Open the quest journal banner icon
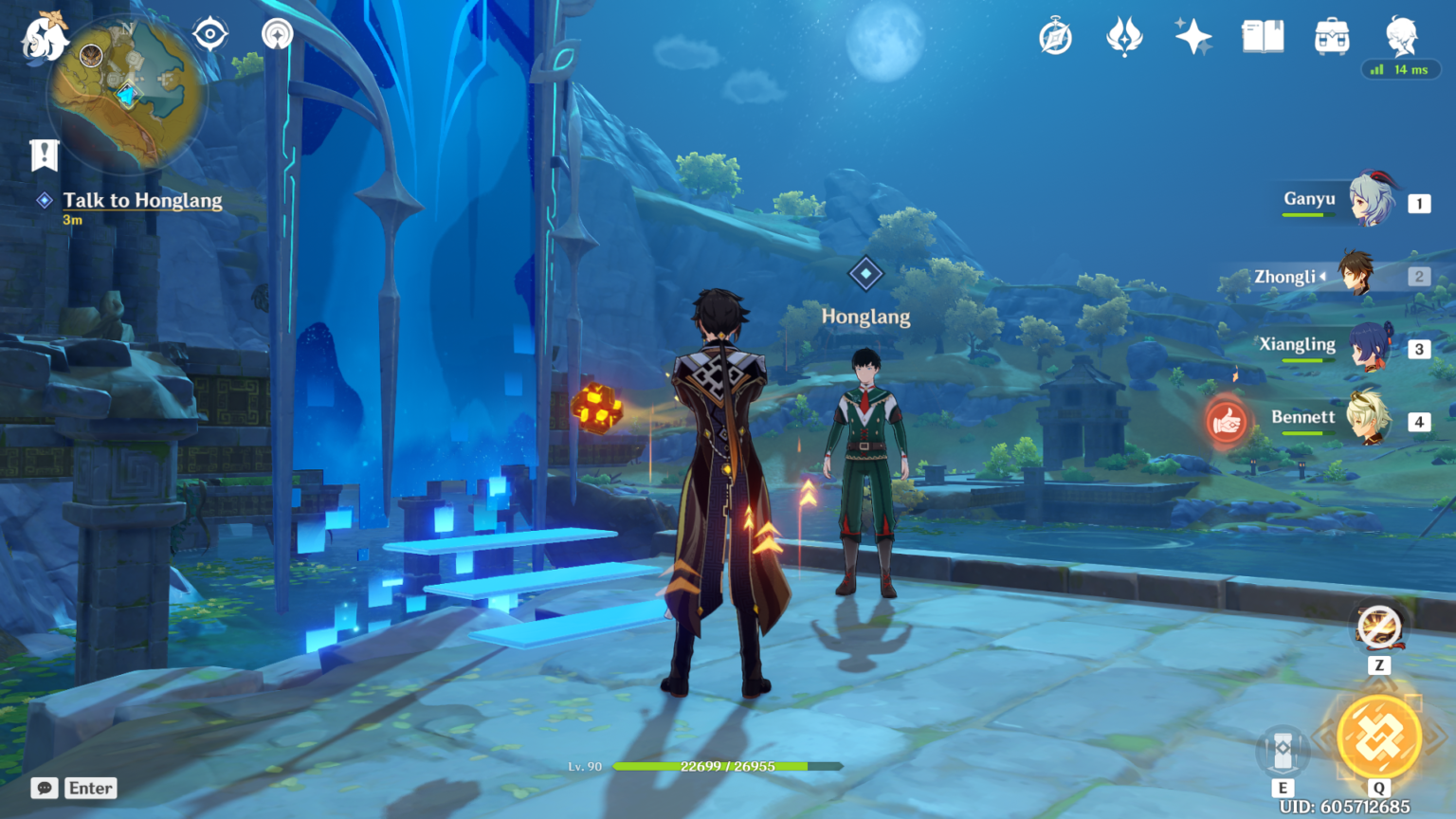1456x819 pixels. (x=44, y=155)
